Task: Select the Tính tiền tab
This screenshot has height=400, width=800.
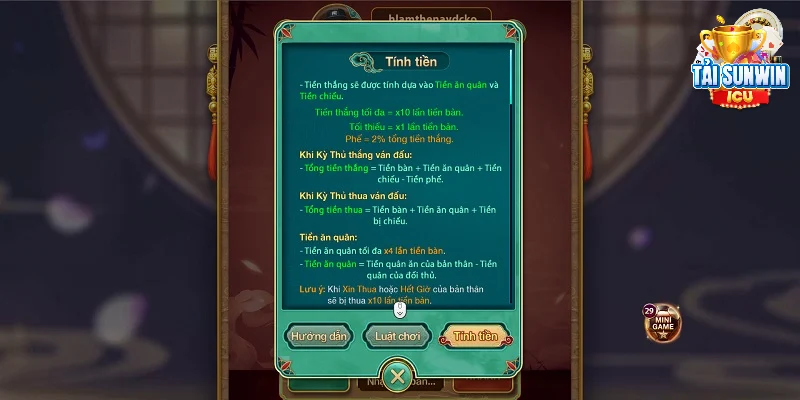Action: point(476,336)
